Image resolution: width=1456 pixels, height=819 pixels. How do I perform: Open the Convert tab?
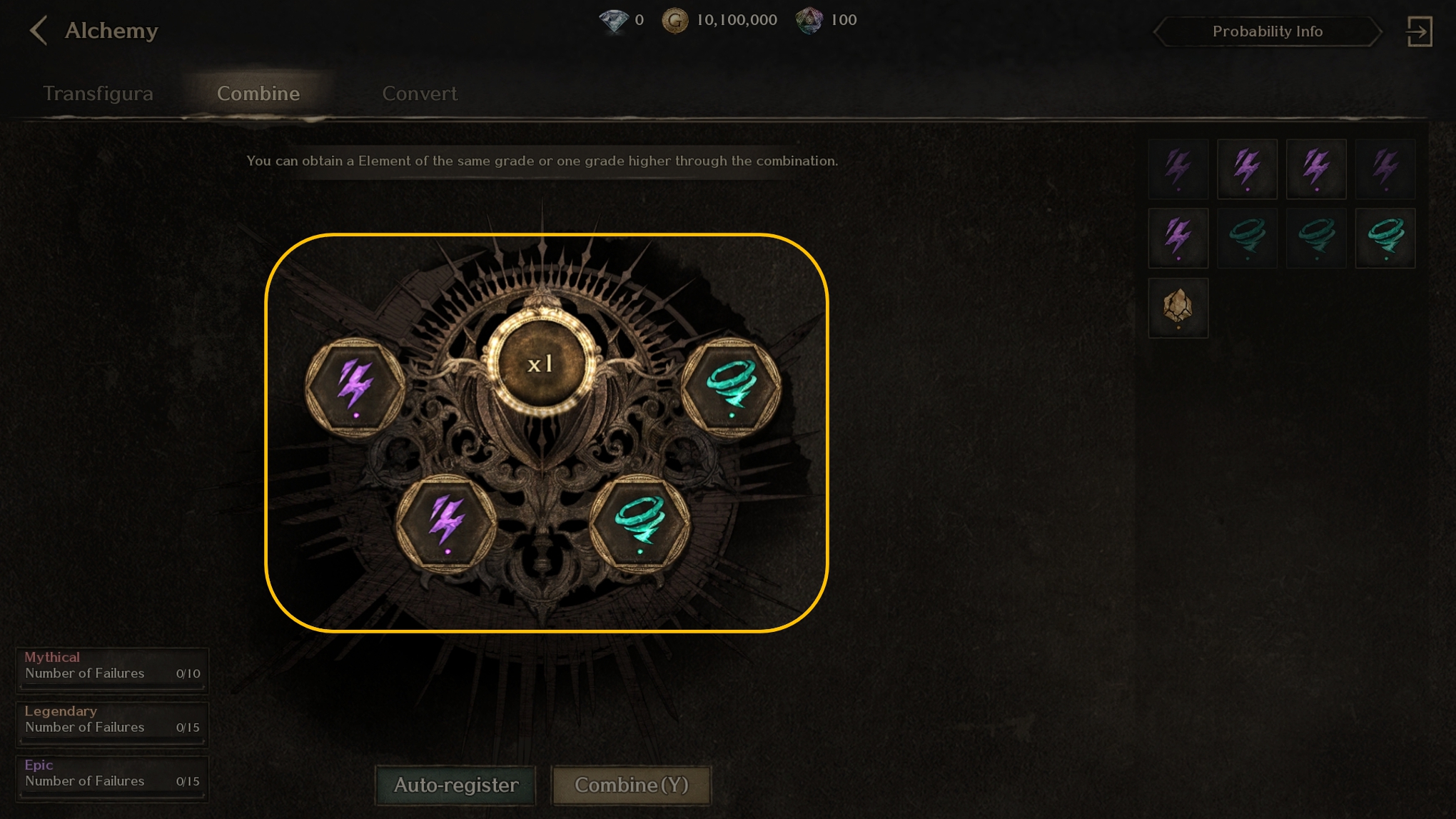coord(420,94)
